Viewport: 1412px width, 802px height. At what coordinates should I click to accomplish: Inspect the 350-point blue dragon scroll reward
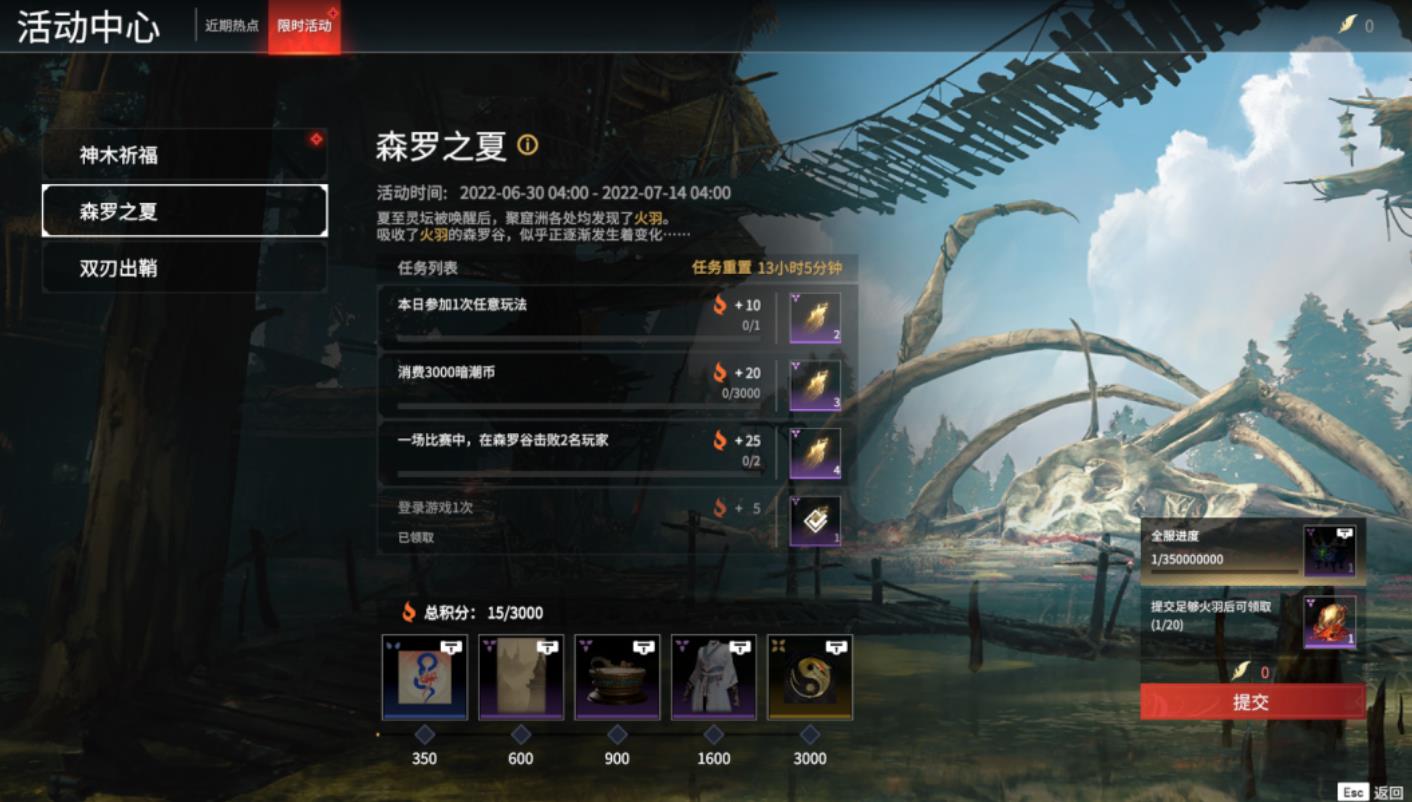[x=424, y=677]
